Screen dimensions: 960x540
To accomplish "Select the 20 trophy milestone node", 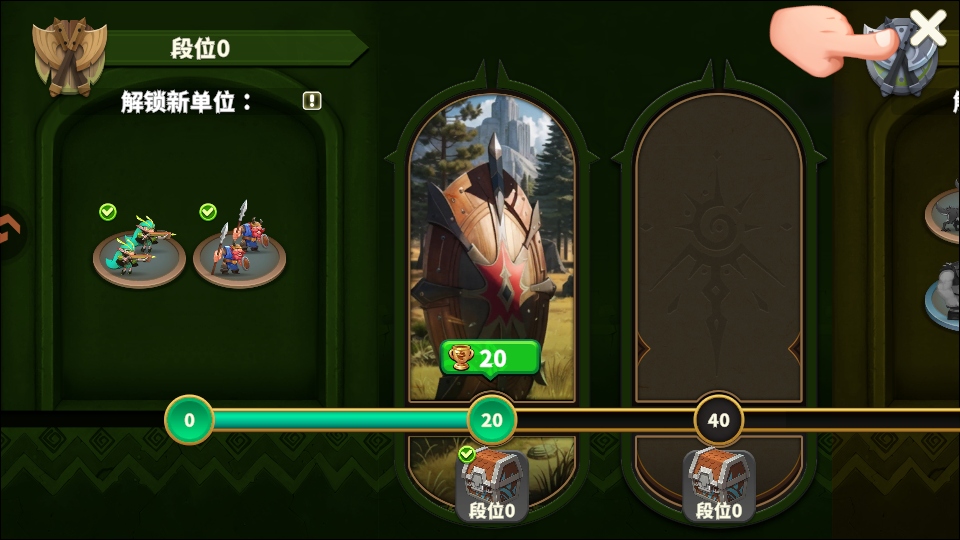I will [x=492, y=420].
